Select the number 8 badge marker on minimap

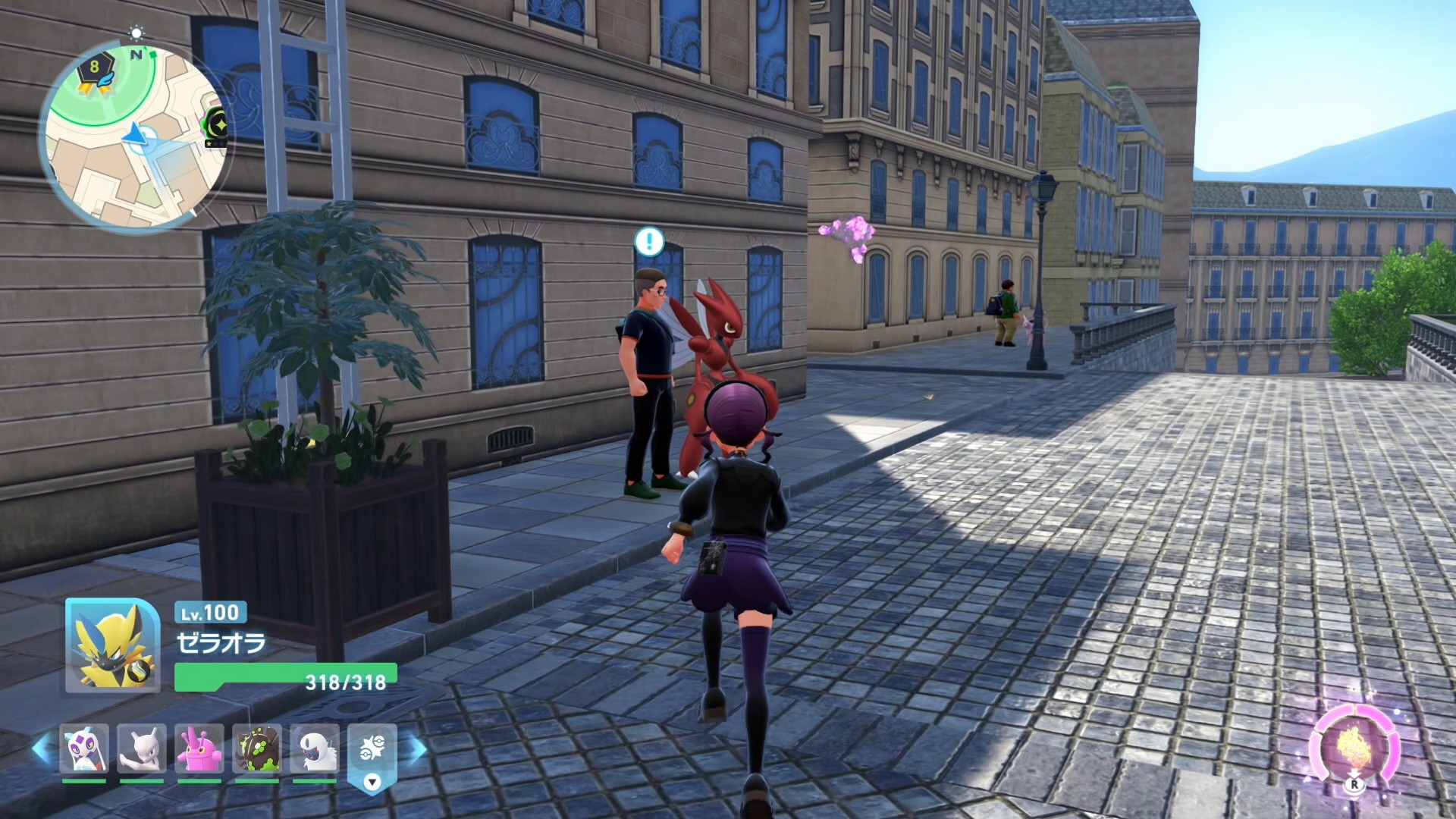tap(95, 68)
